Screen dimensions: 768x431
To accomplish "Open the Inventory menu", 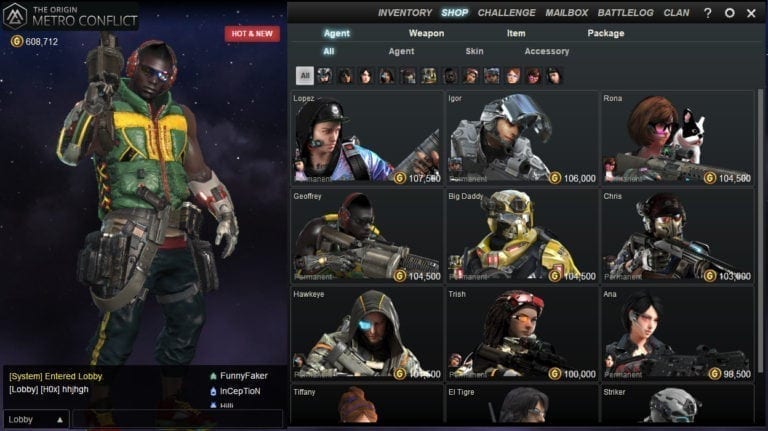I will click(x=405, y=13).
